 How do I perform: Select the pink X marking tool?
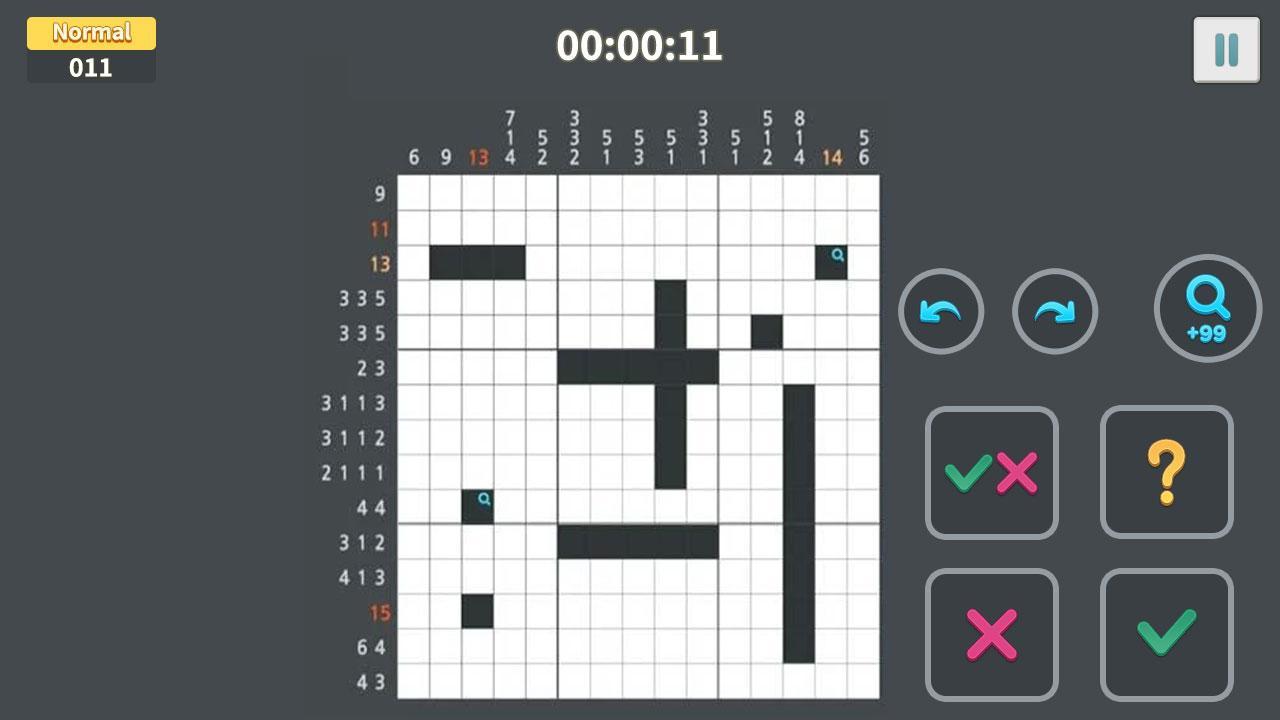click(x=991, y=634)
